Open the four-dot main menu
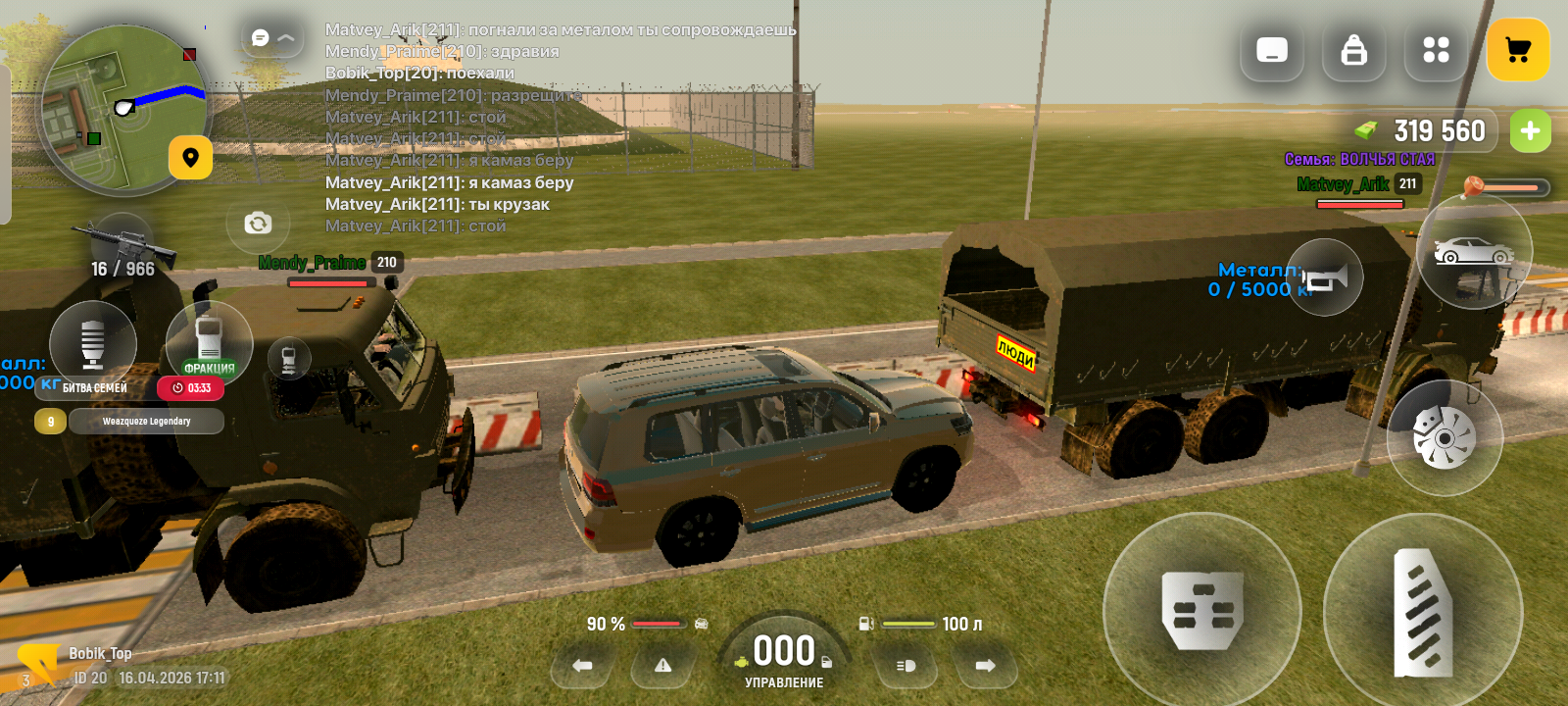1568x706 pixels. tap(1436, 50)
